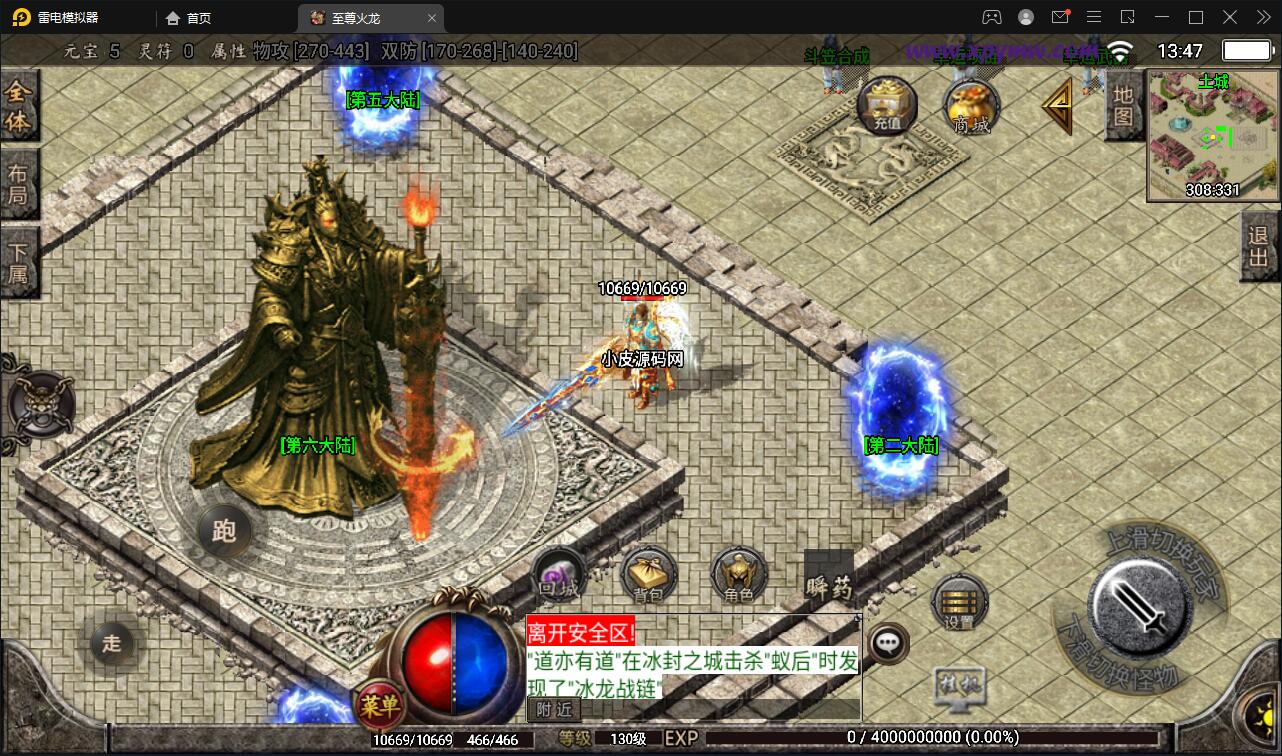Open the 充值 recharge treasure chest icon
This screenshot has height=756, width=1282.
point(886,105)
